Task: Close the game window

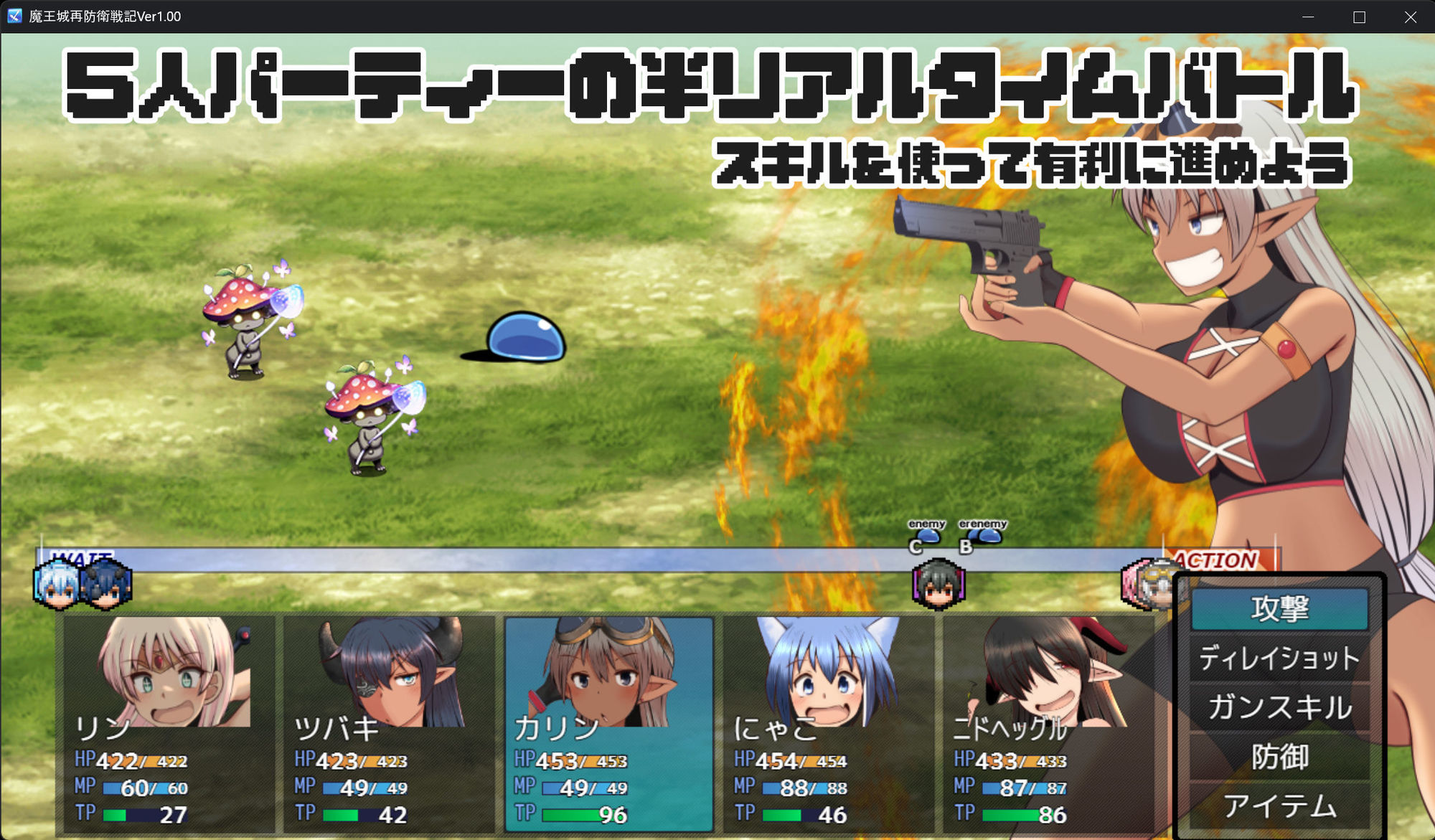Action: [x=1410, y=16]
